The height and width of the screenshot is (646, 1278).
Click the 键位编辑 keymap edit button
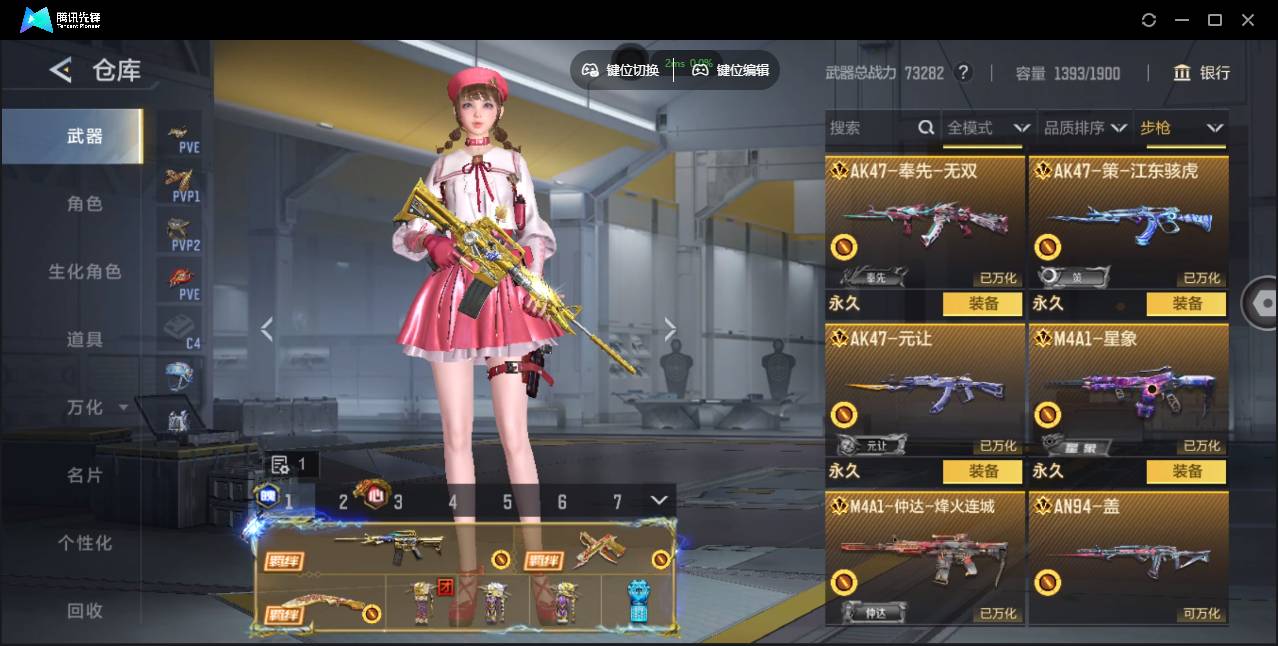coord(732,70)
